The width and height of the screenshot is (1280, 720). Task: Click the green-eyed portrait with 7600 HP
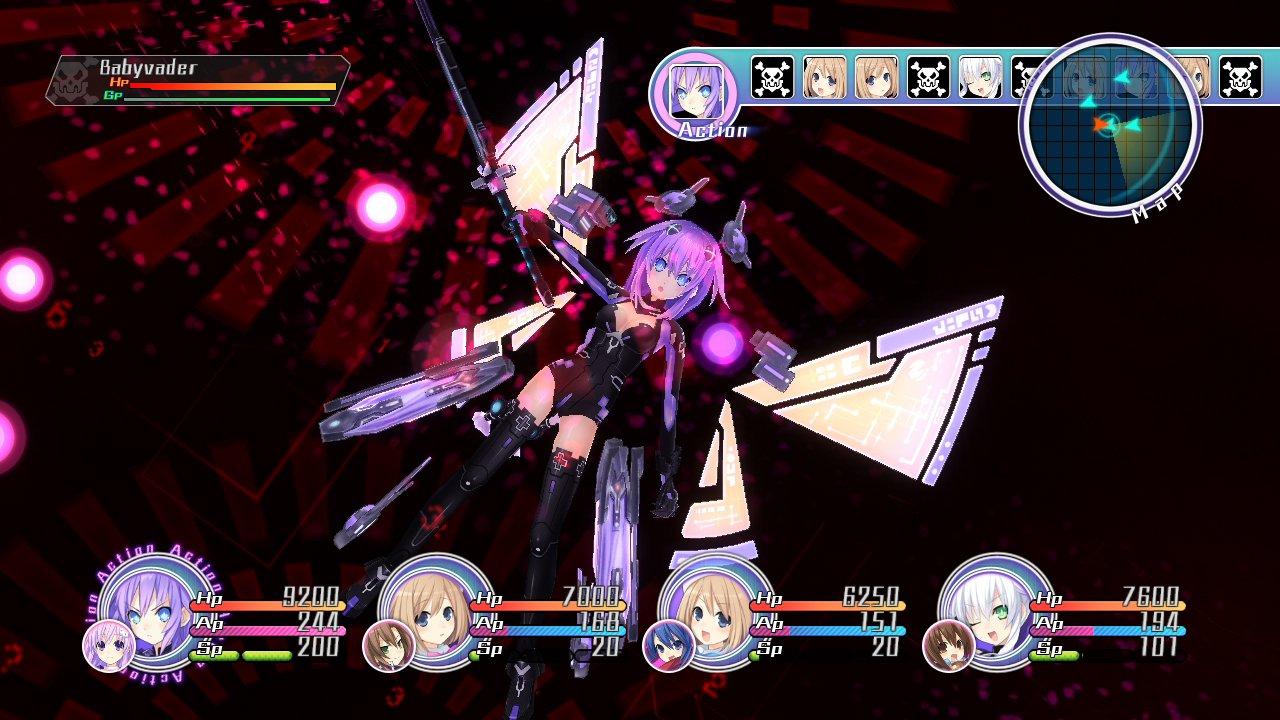coord(990,615)
